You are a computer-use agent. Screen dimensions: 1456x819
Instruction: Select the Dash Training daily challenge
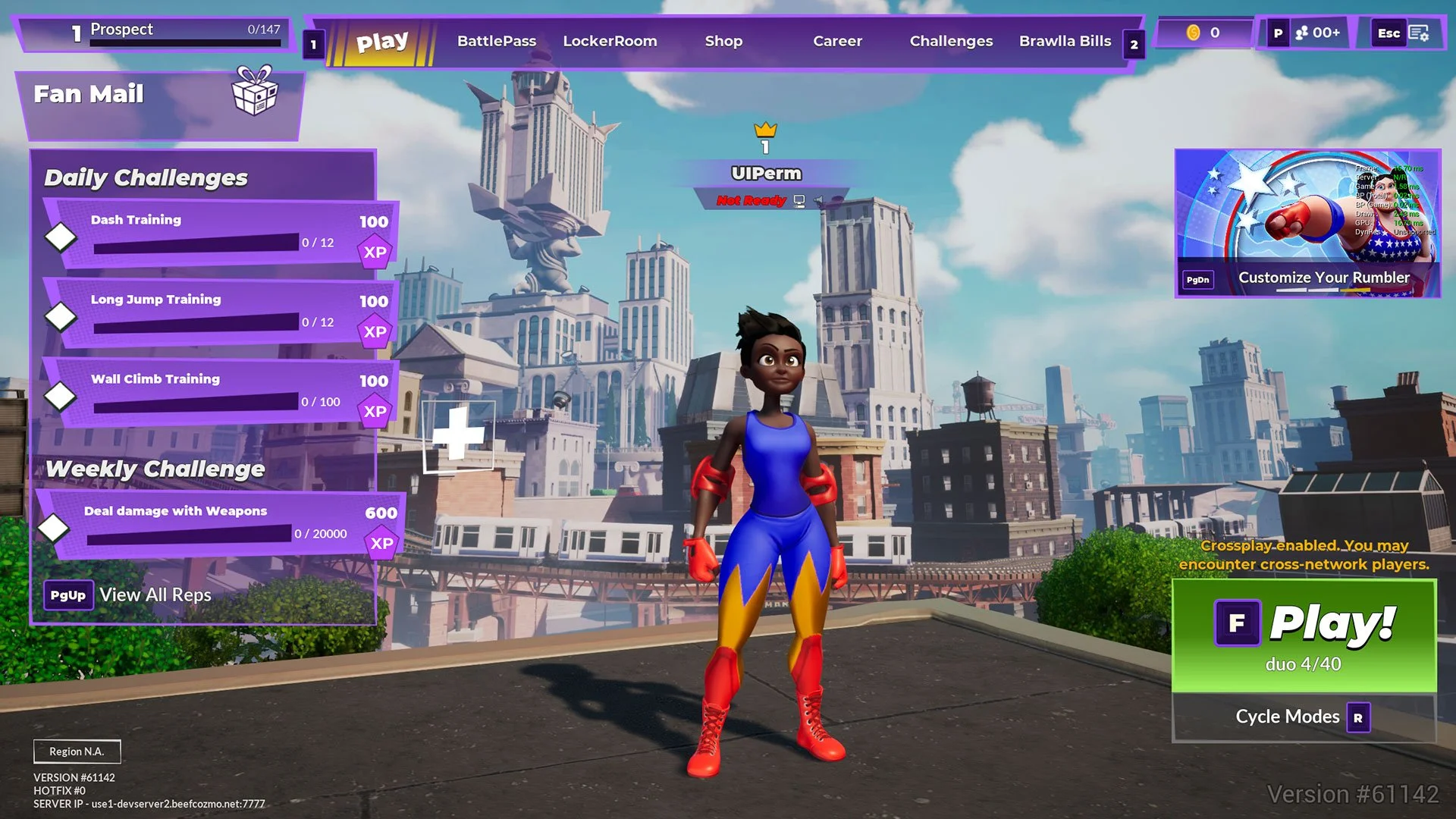click(x=220, y=234)
